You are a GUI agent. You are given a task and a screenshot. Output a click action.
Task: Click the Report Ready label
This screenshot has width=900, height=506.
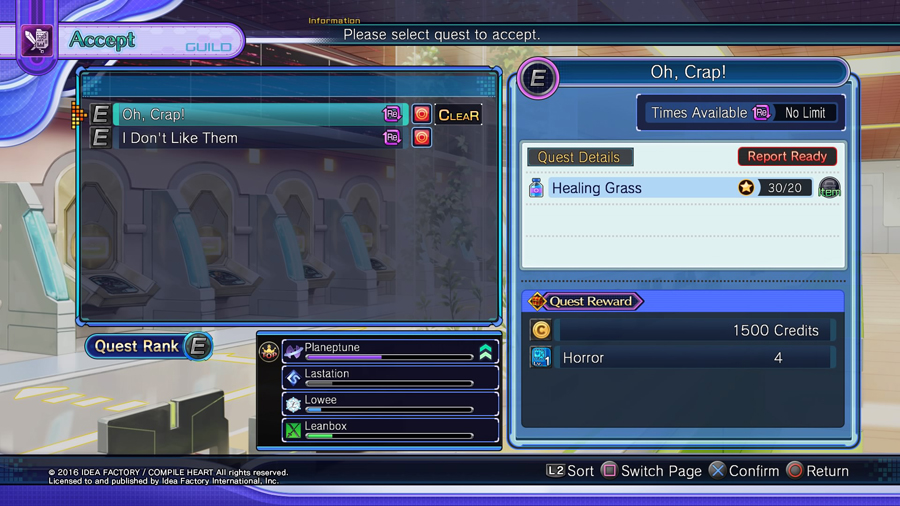787,156
